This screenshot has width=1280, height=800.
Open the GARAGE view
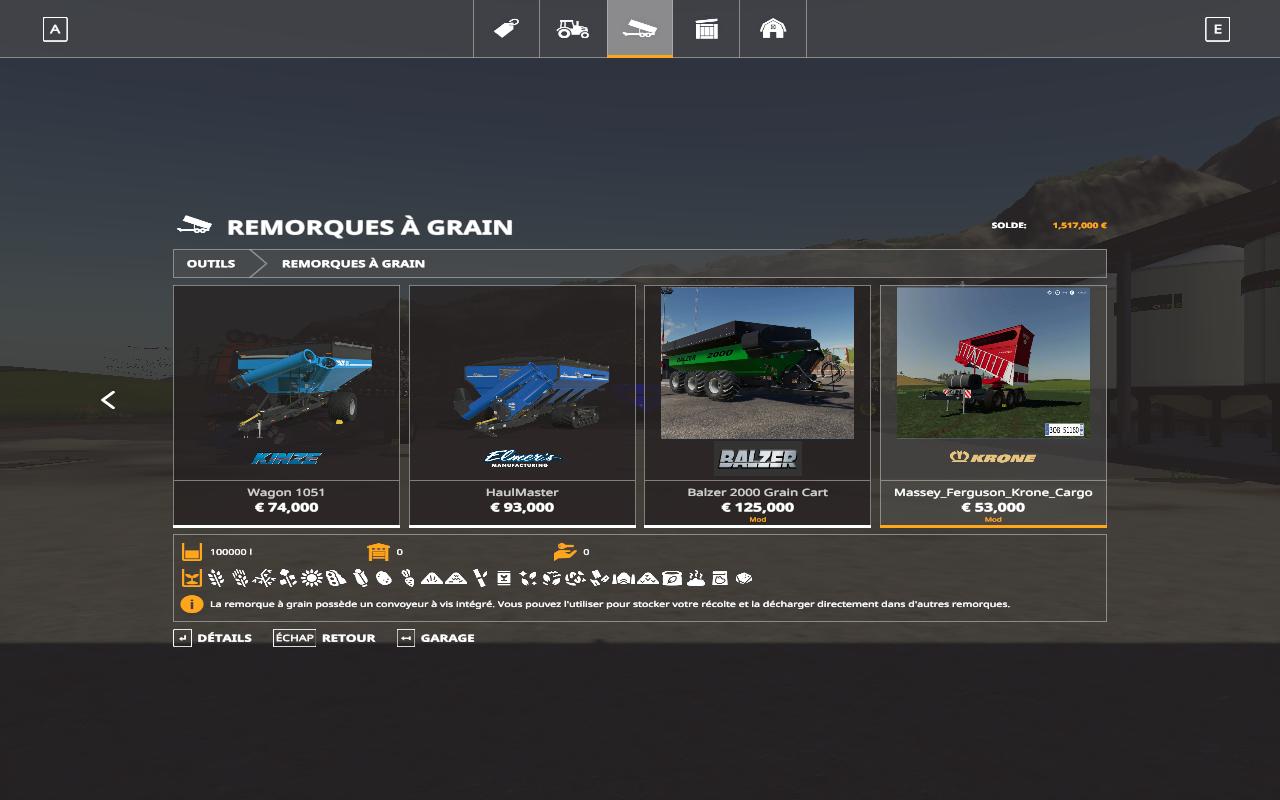point(437,638)
